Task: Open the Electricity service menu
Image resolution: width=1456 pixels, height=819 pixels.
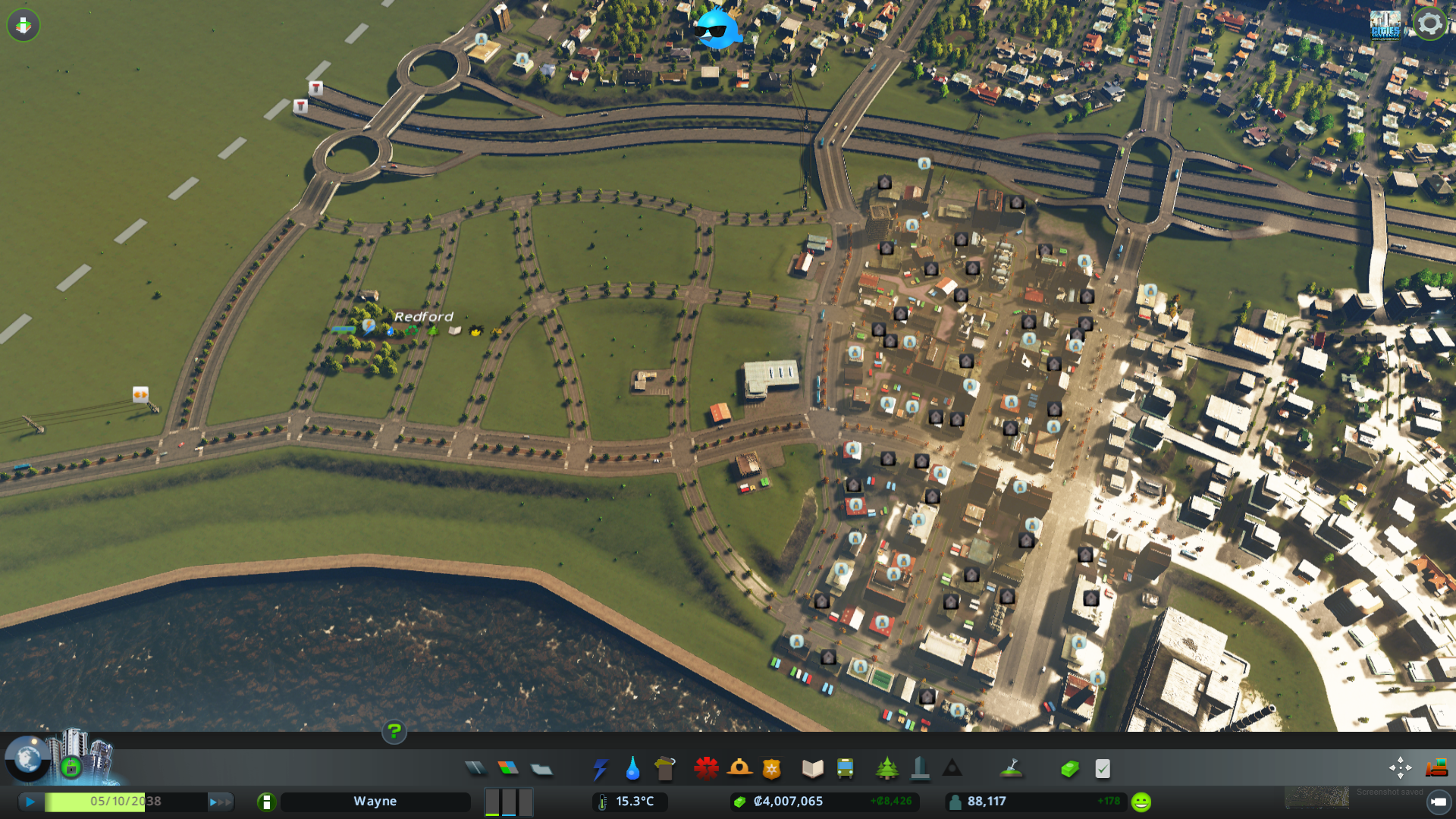Action: pos(600,768)
